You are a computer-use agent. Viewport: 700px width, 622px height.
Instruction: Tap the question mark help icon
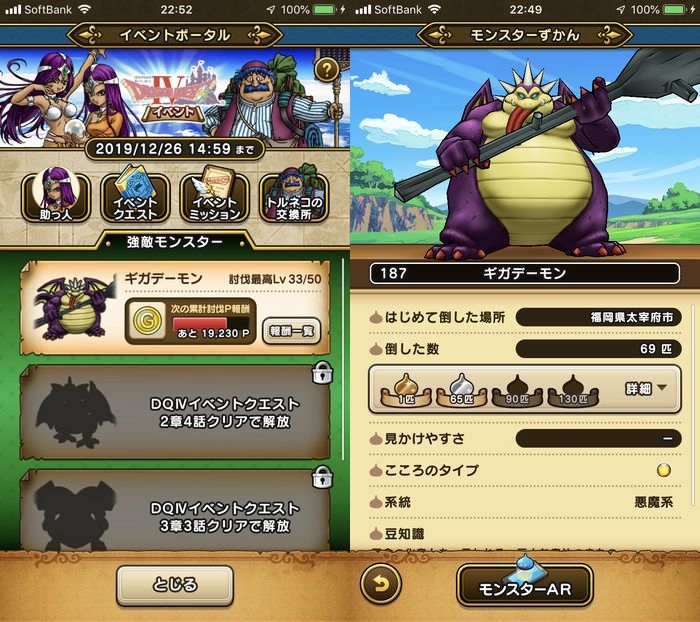[326, 70]
